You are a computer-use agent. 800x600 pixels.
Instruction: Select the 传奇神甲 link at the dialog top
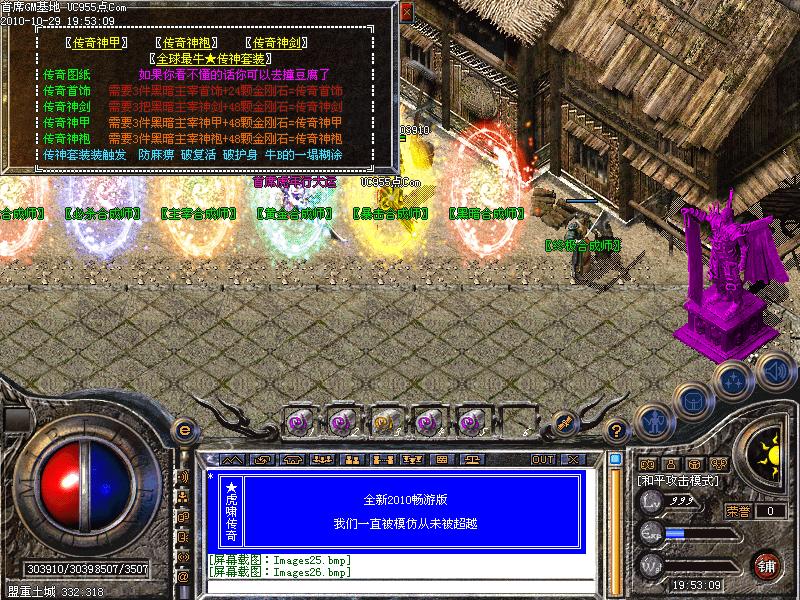click(x=91, y=43)
